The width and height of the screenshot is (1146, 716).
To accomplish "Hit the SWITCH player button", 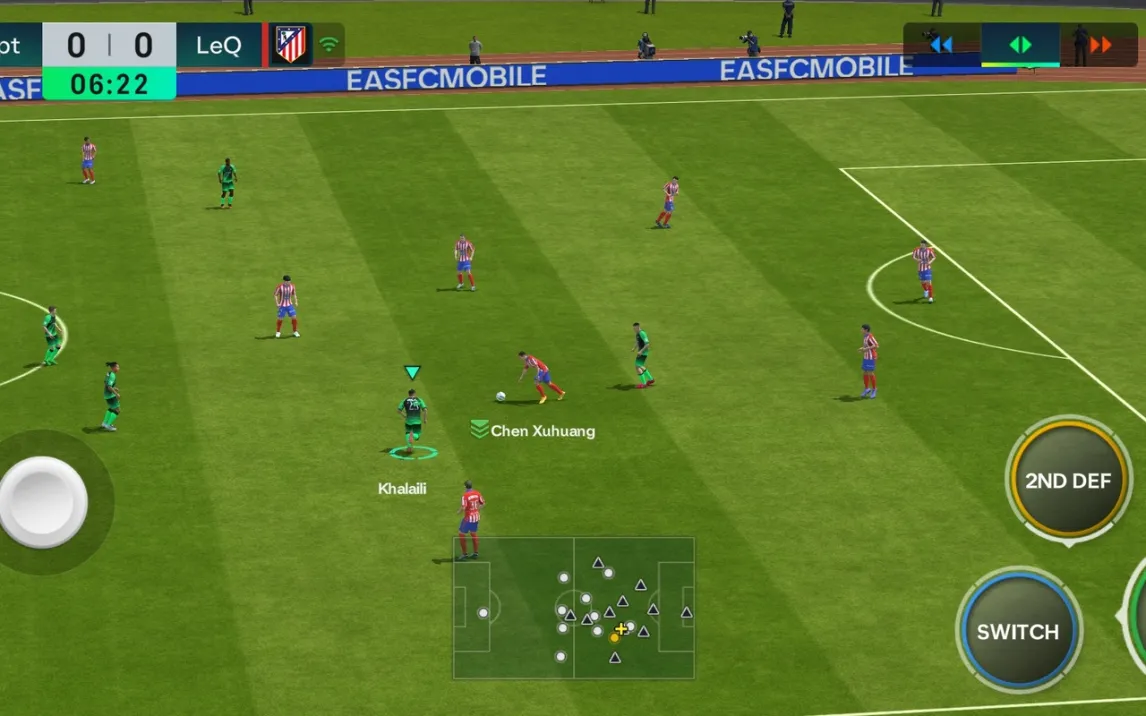I will pos(1018,631).
